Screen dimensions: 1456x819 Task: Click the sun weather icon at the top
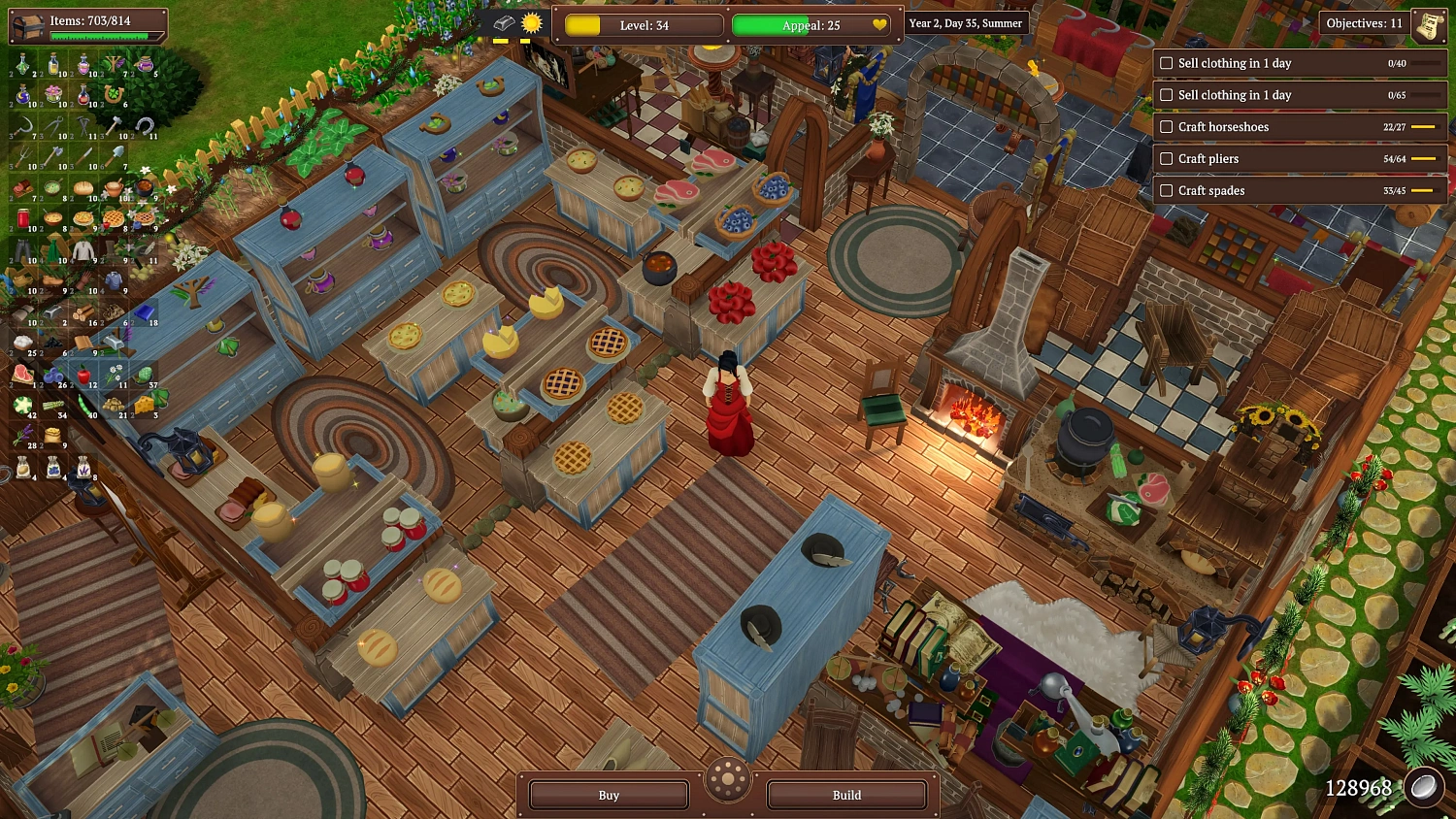pyautogui.click(x=532, y=24)
